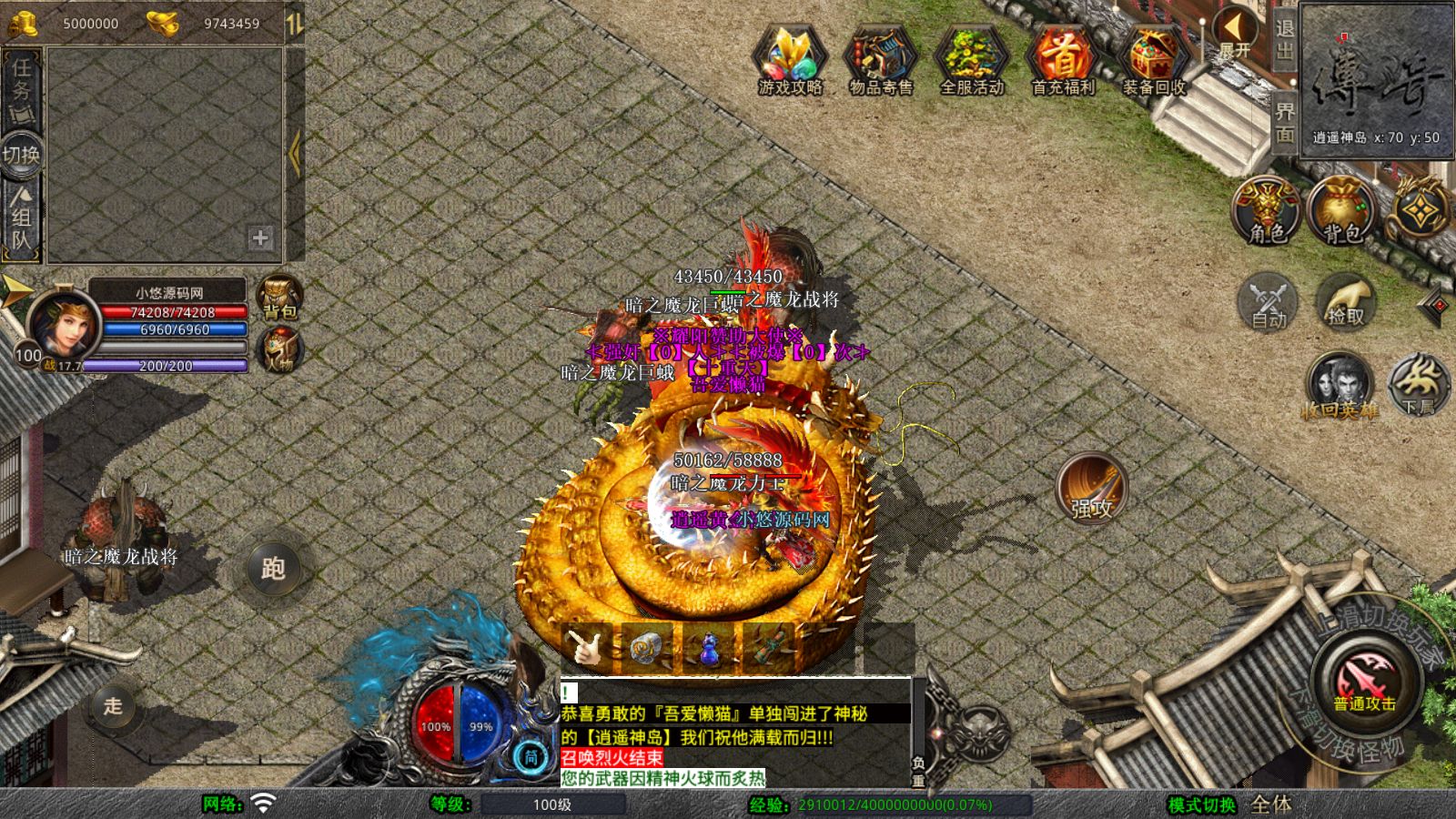Screen dimensions: 1456x819
Task: Toggle 自动 auto-combat
Action: pyautogui.click(x=1269, y=301)
